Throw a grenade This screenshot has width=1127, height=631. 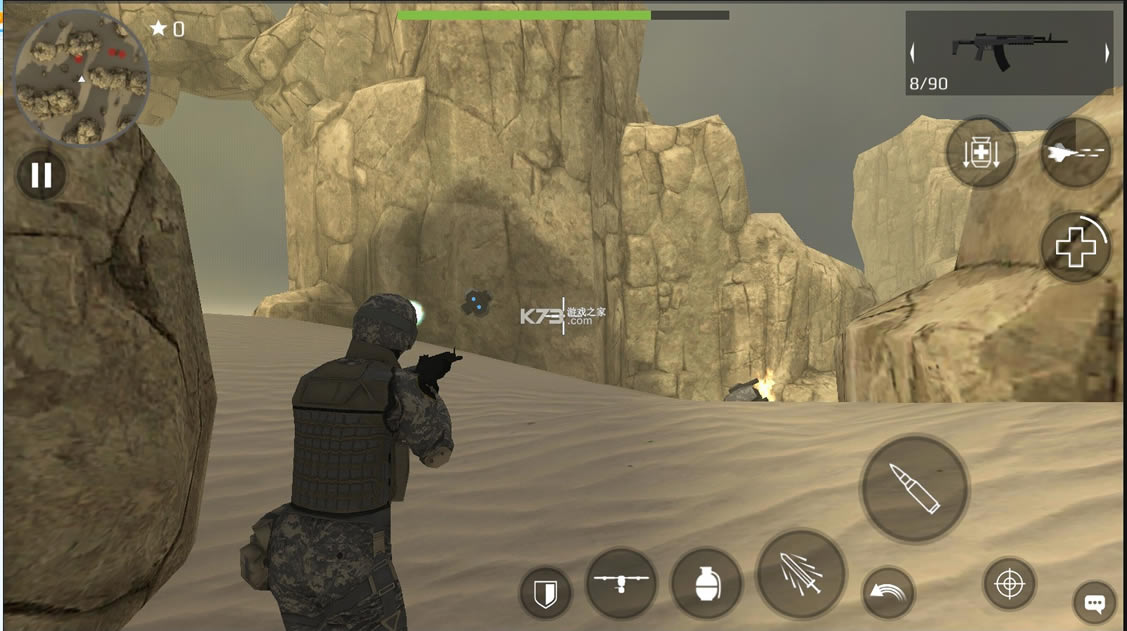pos(706,583)
